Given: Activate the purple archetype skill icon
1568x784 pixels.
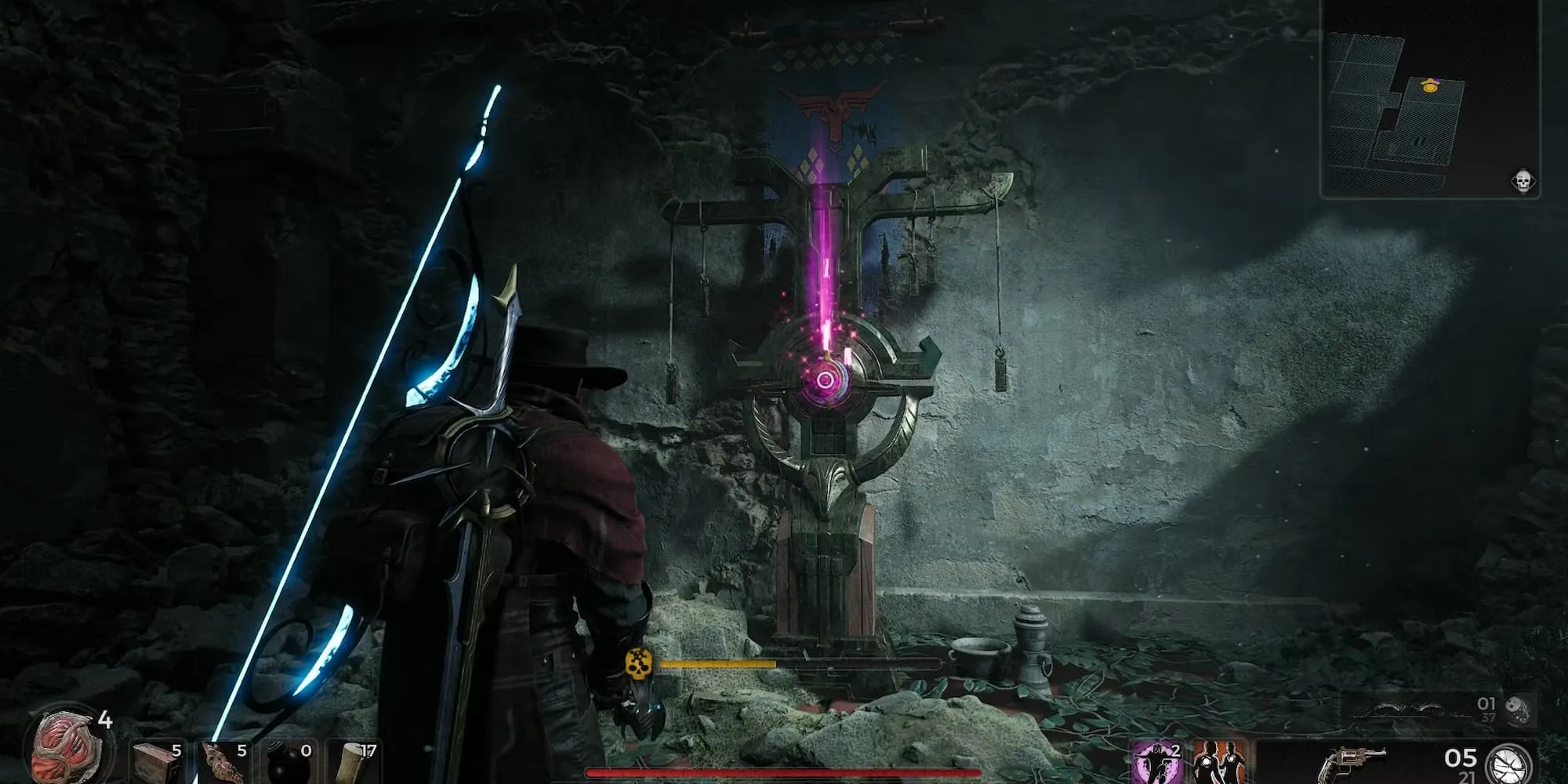Looking at the screenshot, I should tap(1156, 763).
